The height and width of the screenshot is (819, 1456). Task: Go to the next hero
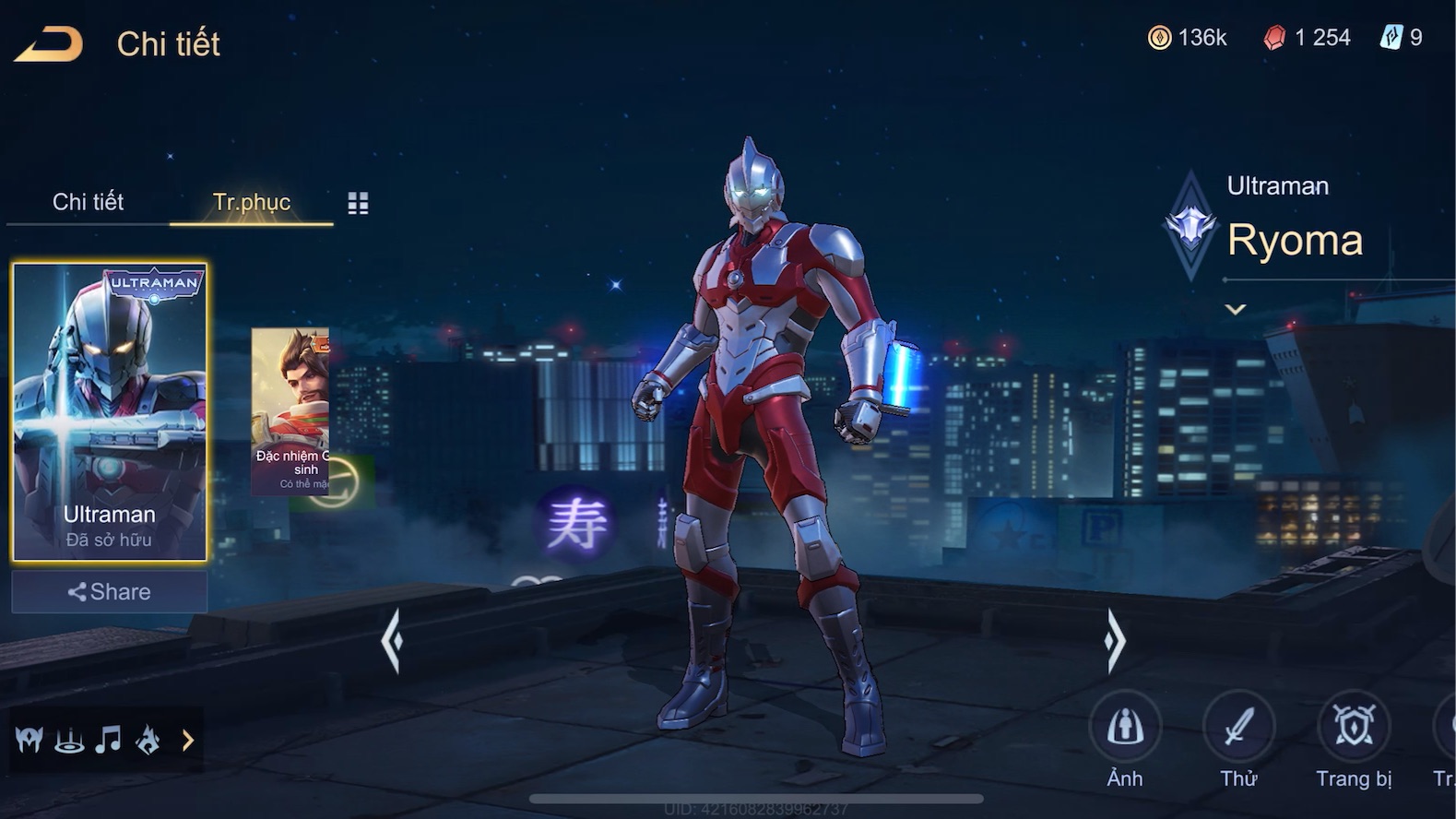coord(1115,640)
